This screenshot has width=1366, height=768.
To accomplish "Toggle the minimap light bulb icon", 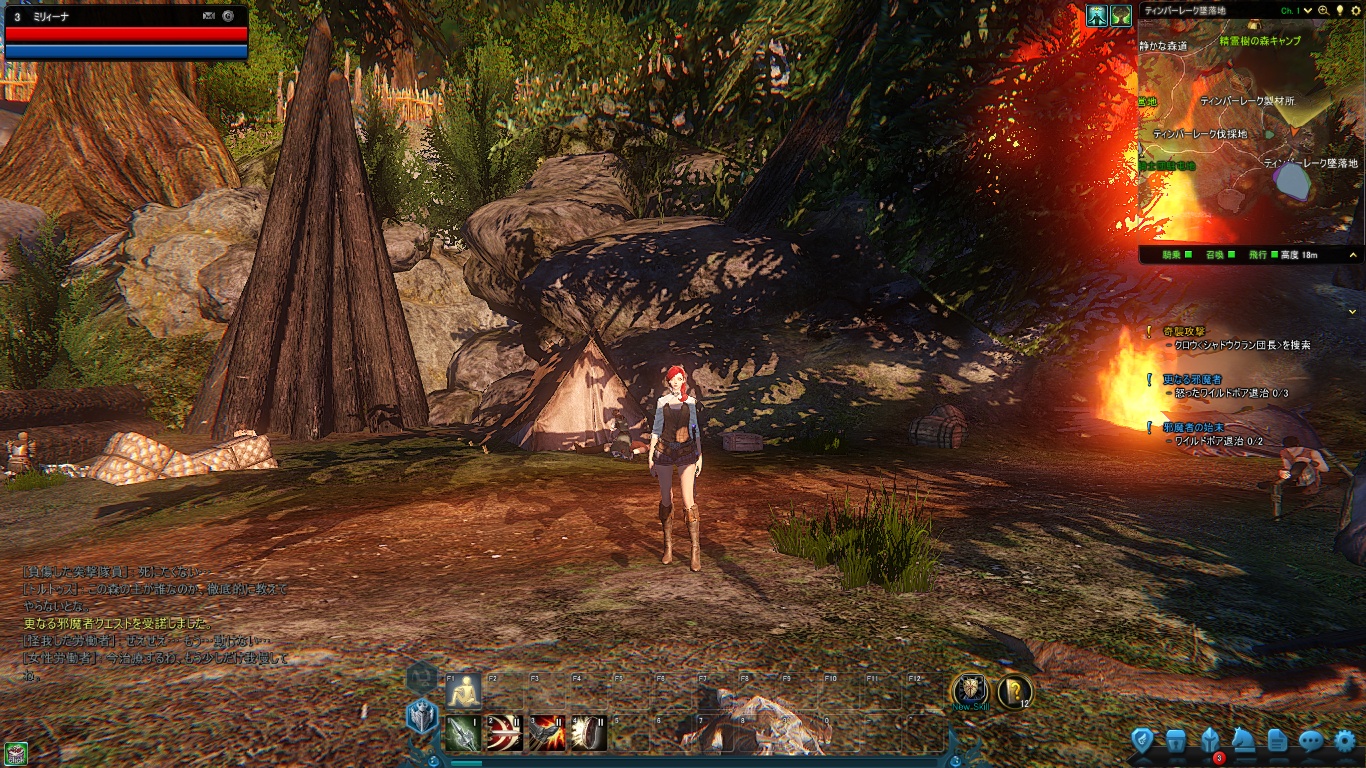I will pyautogui.click(x=1340, y=10).
